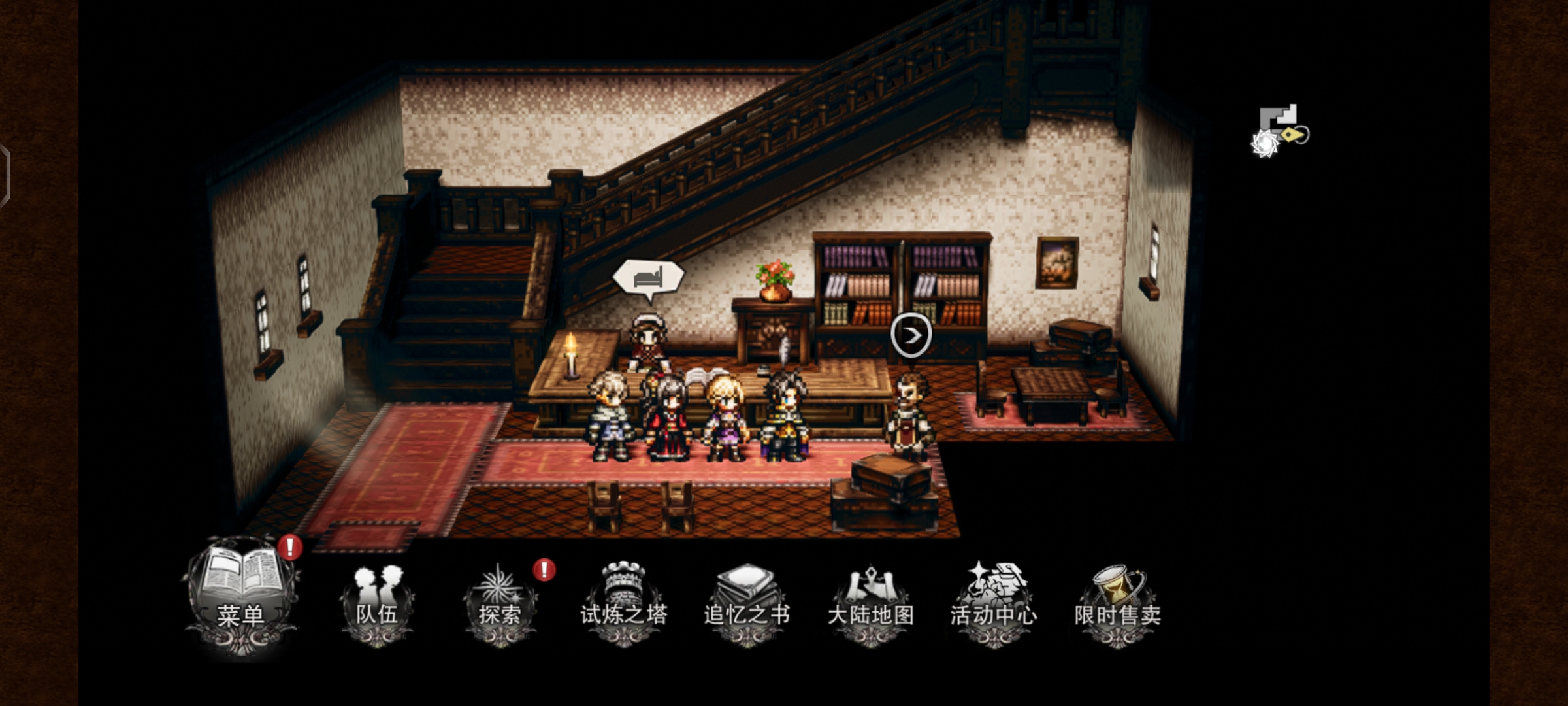Tap the bed speech bubble to rest

click(x=648, y=278)
